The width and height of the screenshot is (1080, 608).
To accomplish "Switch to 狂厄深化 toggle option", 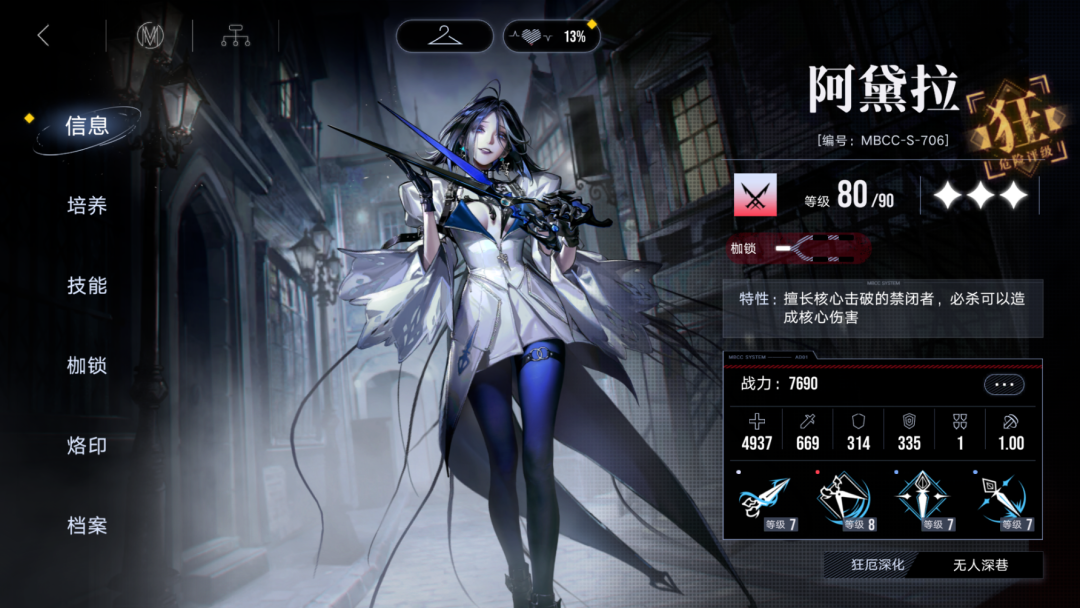I will click(877, 565).
